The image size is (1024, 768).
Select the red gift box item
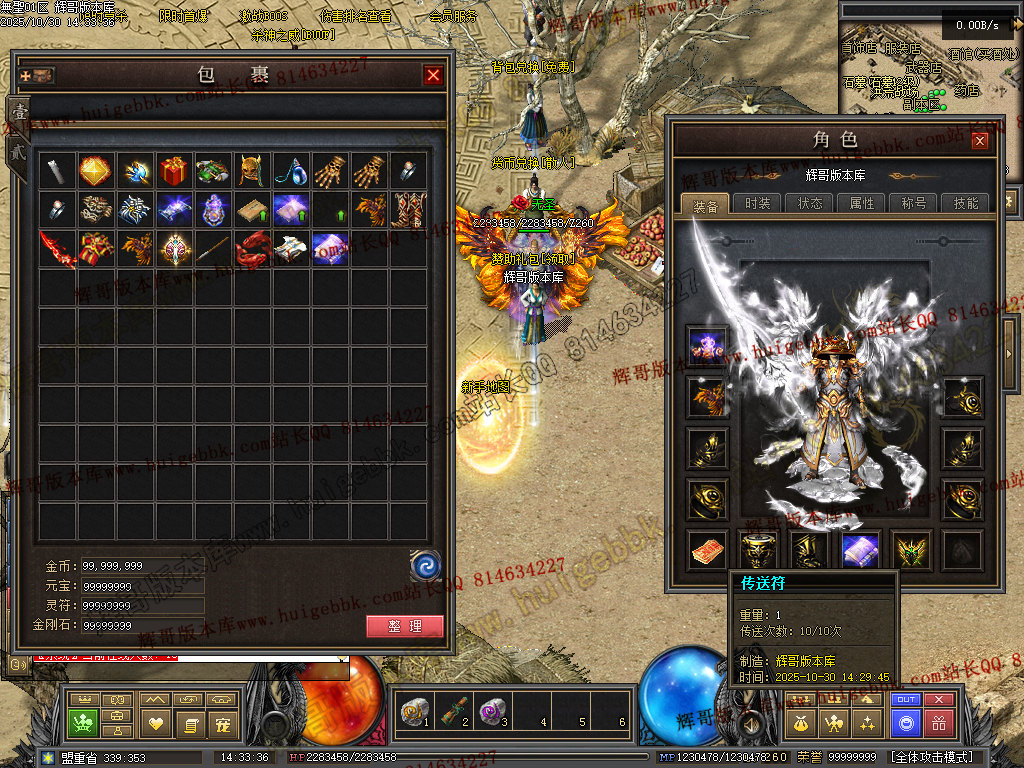pos(174,170)
